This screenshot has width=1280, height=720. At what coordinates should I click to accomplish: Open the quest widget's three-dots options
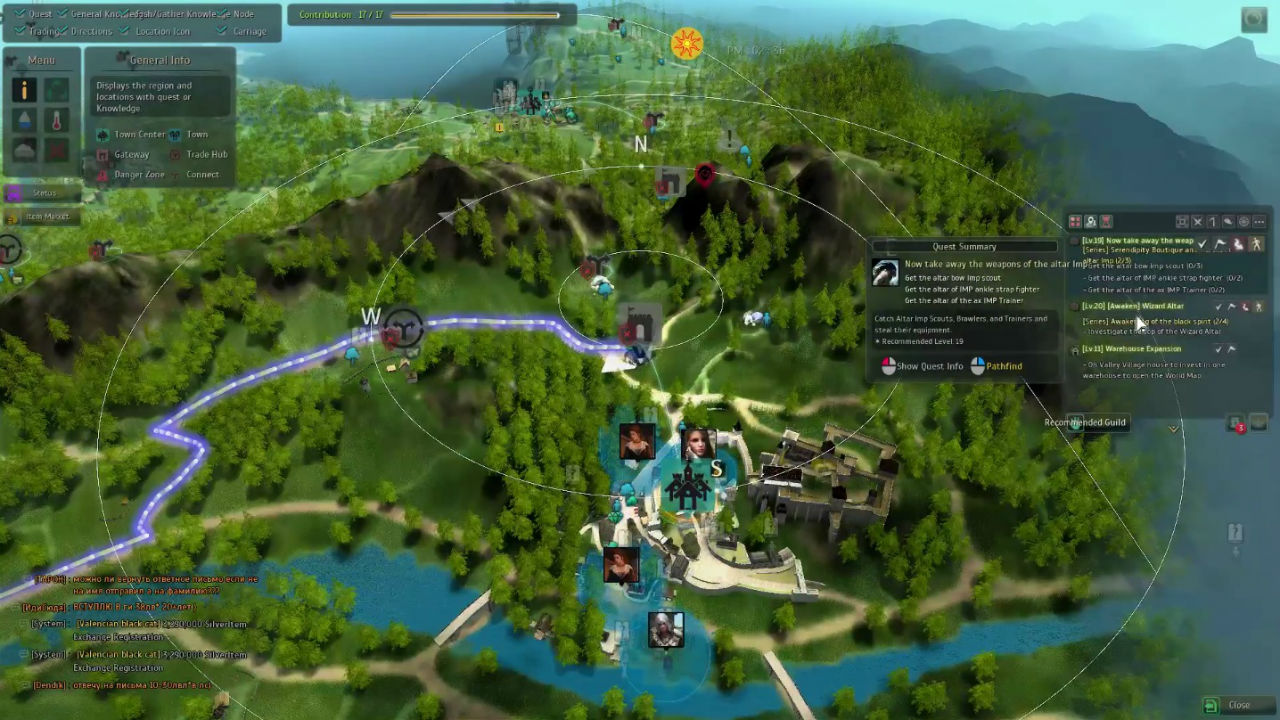(x=1259, y=222)
